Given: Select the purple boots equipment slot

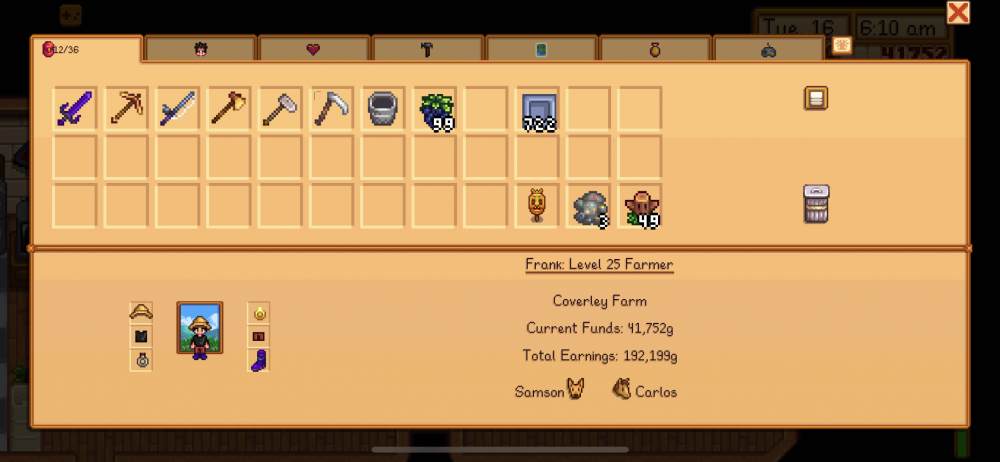Looking at the screenshot, I should pos(259,360).
